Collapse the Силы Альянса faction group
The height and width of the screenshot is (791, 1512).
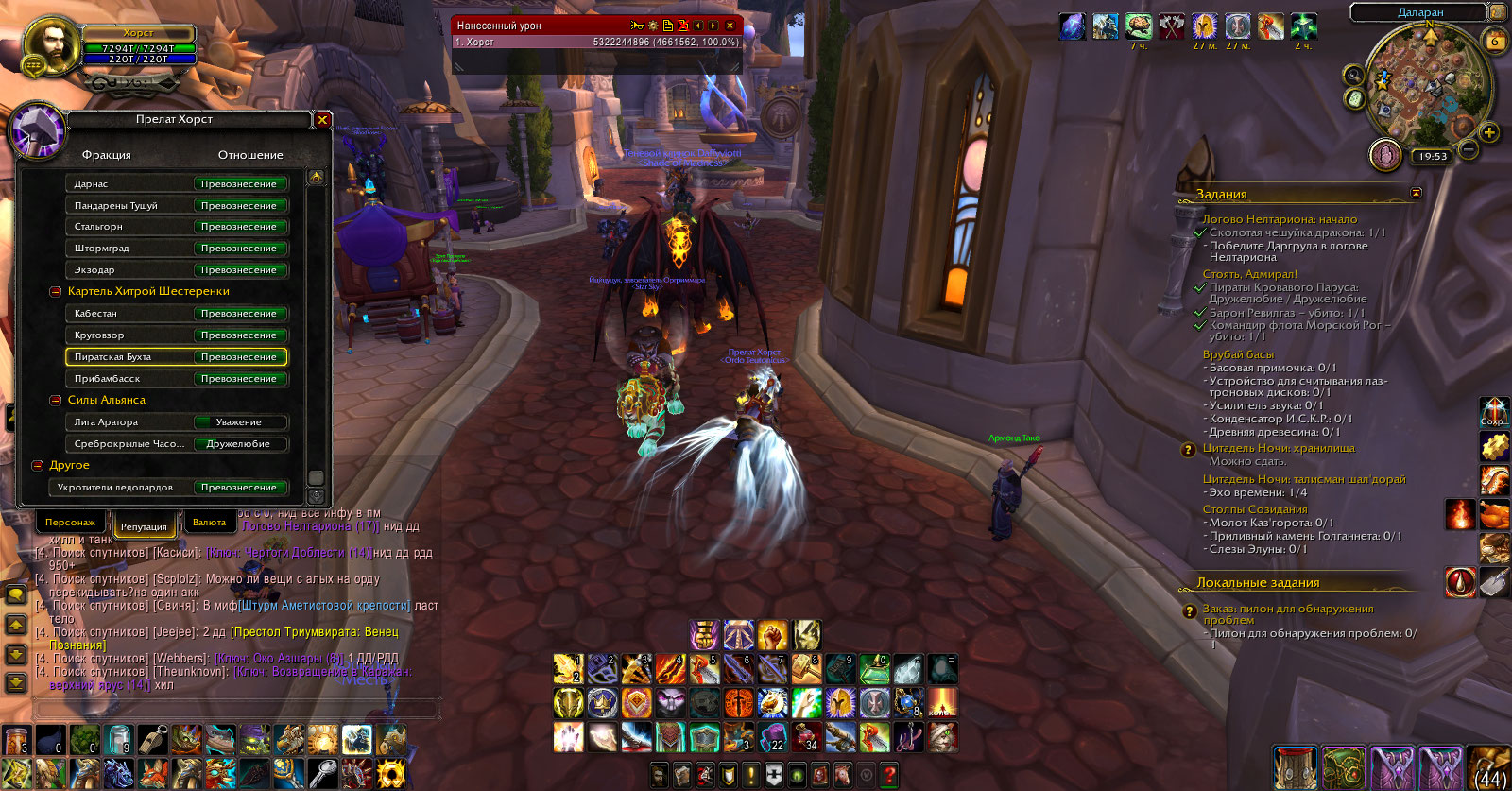[x=56, y=401]
